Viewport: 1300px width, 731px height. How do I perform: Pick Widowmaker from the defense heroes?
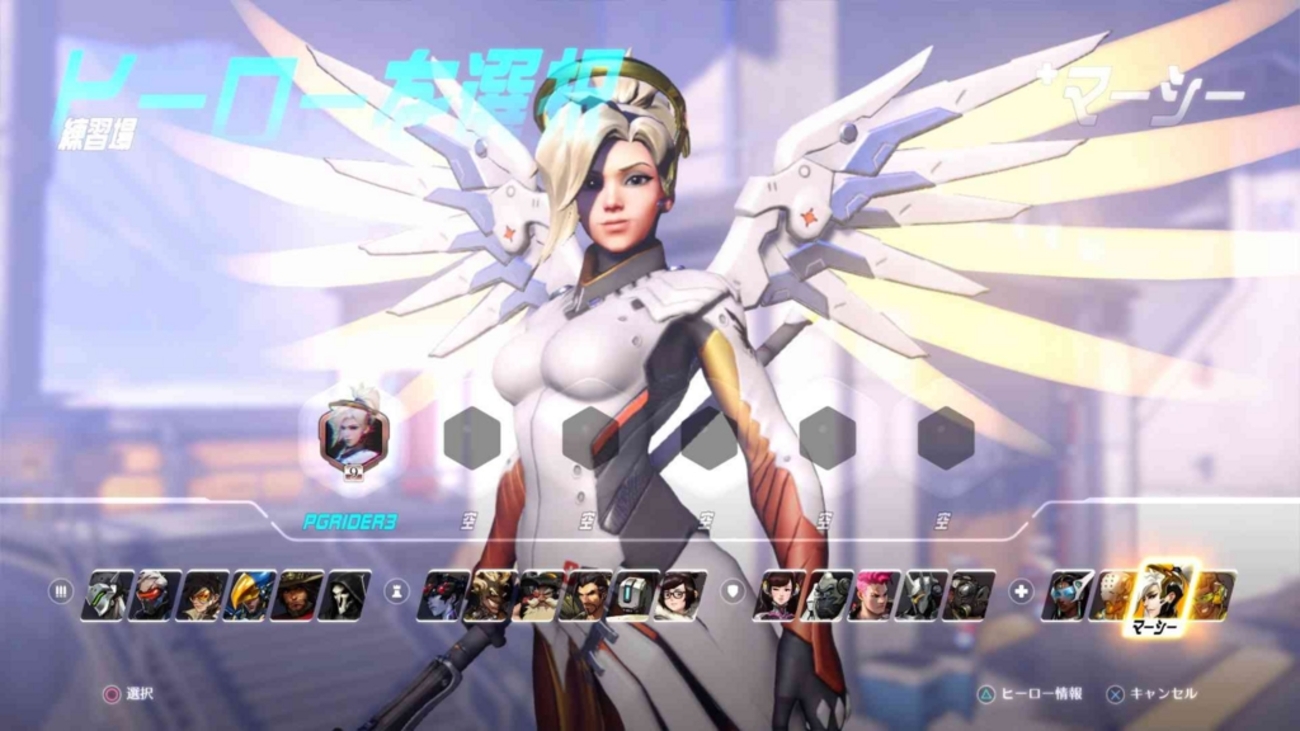pos(443,595)
